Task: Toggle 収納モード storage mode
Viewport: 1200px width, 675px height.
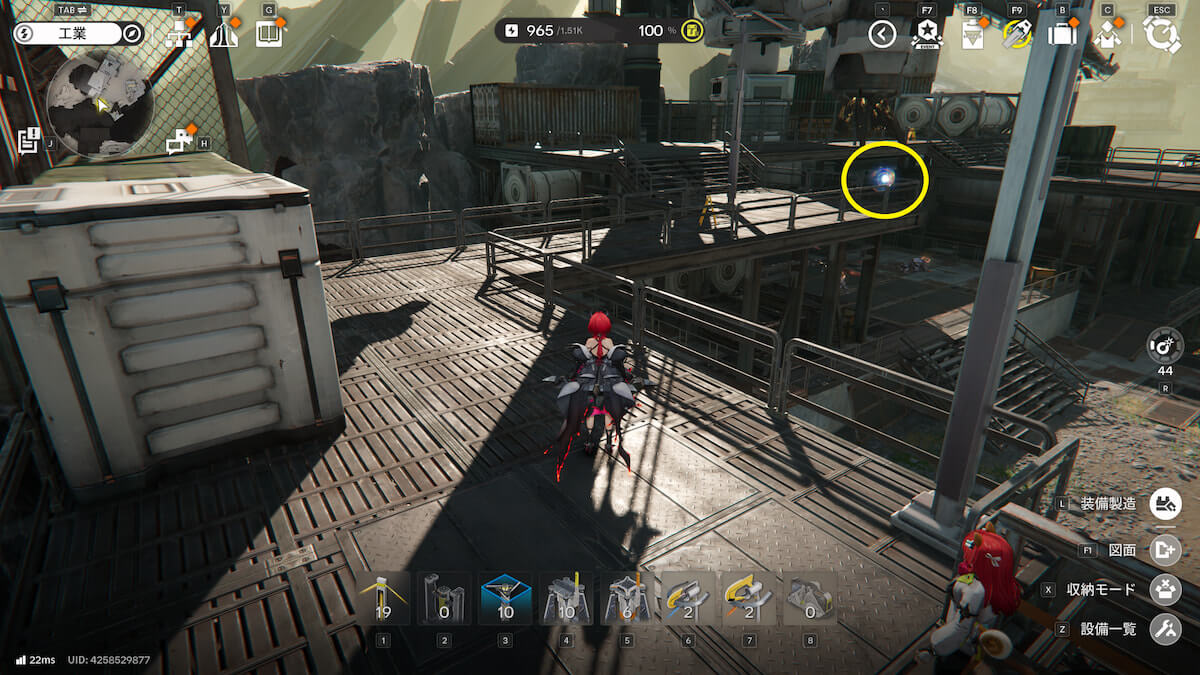Action: tap(1165, 589)
